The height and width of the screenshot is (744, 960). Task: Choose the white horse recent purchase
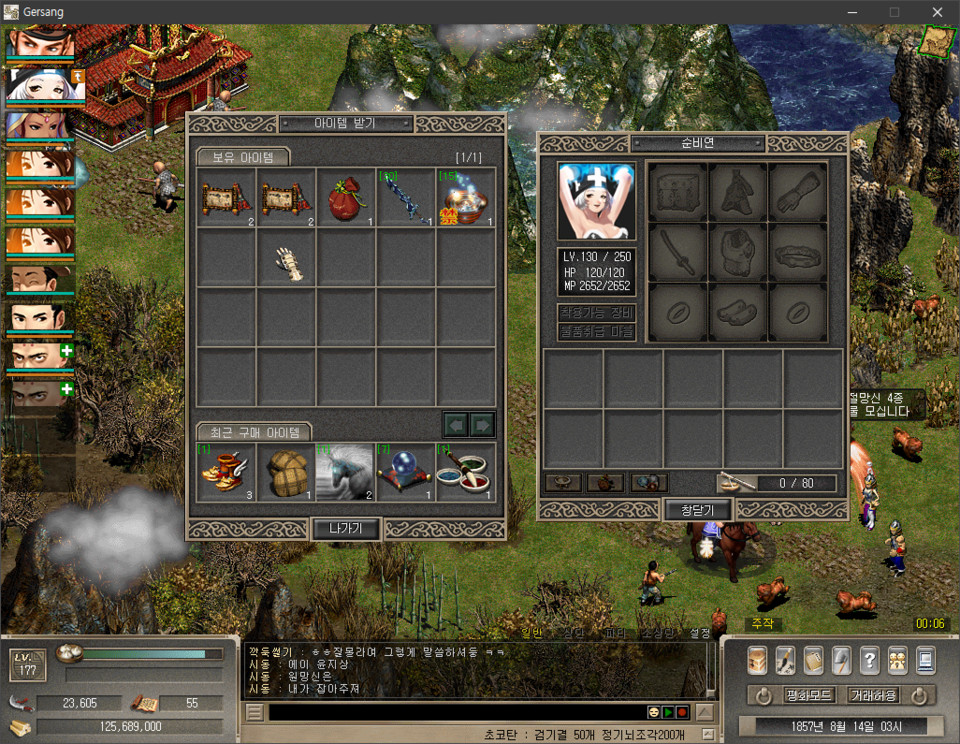point(346,473)
